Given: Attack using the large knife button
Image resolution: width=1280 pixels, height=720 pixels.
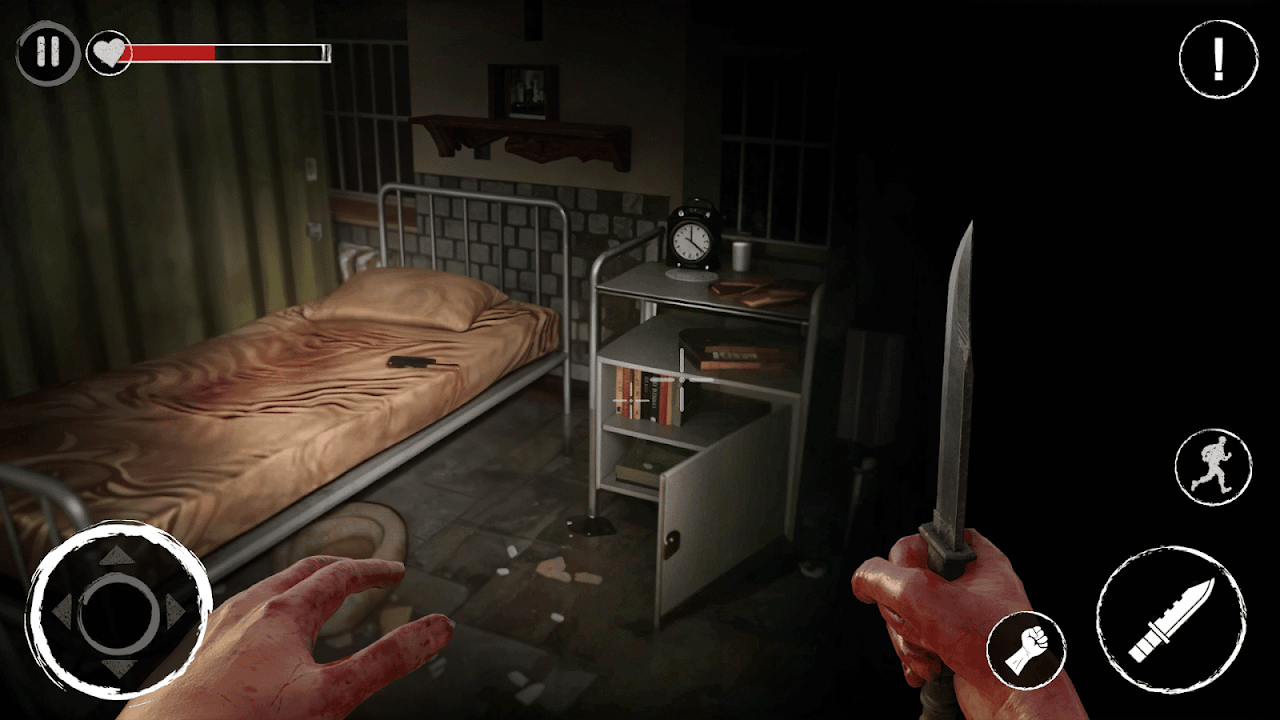Looking at the screenshot, I should (1171, 620).
